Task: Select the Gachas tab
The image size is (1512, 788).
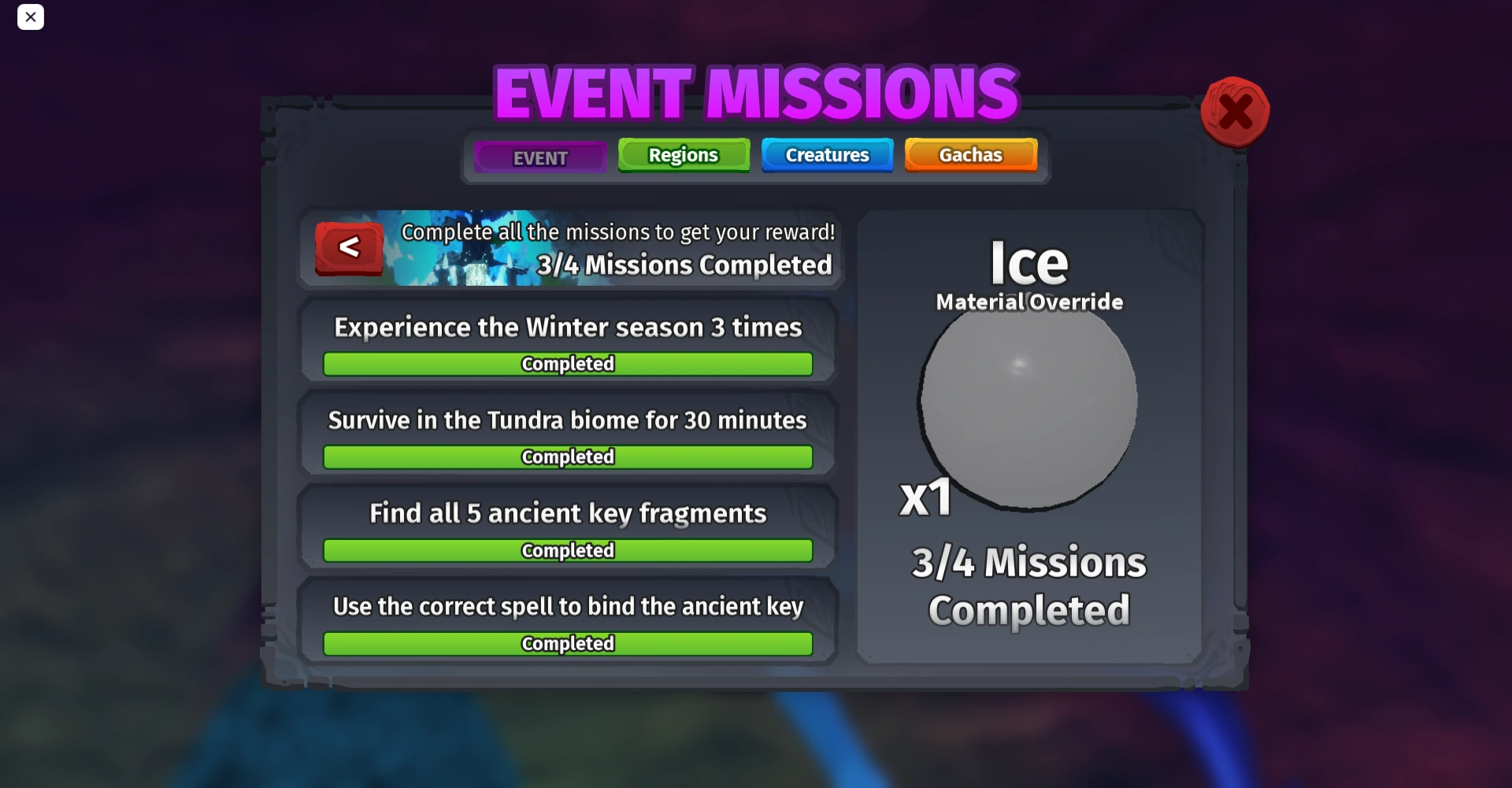Action: (970, 154)
